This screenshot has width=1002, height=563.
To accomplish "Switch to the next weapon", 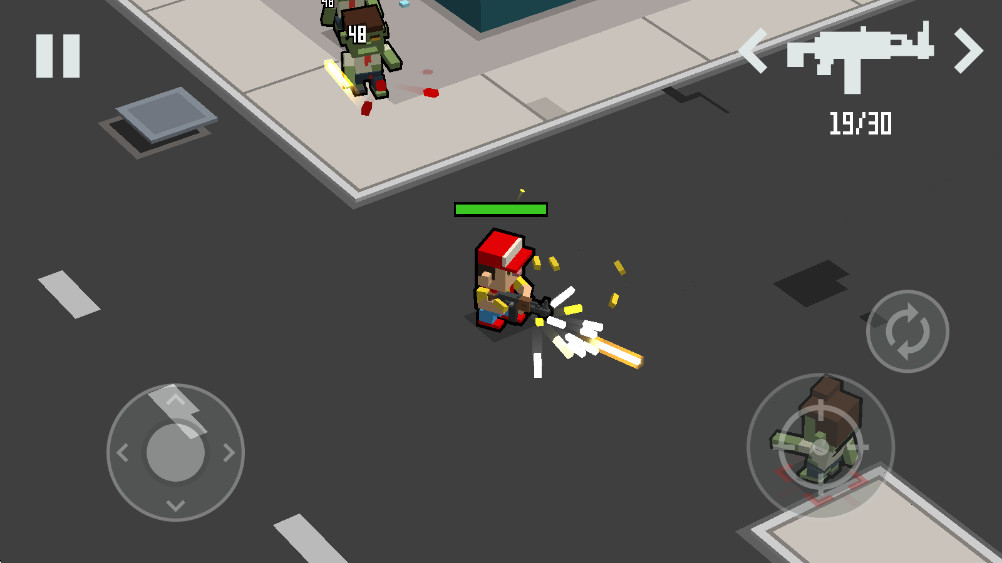I will tap(967, 51).
